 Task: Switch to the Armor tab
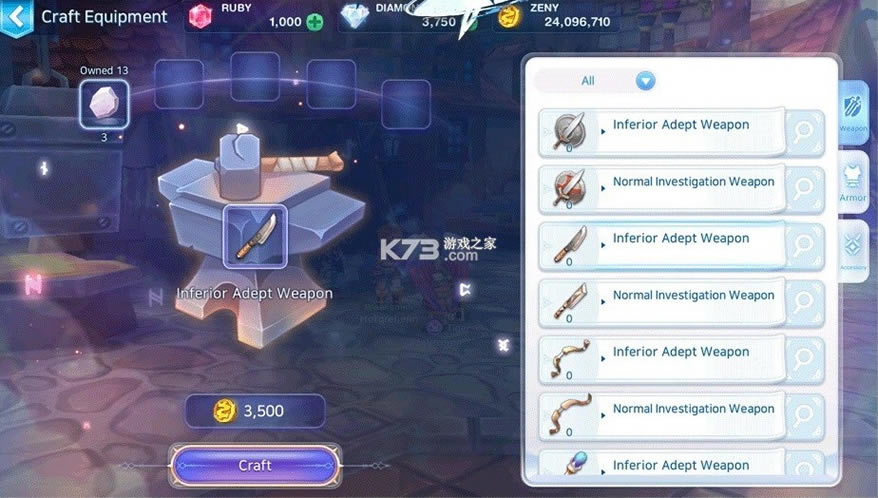[x=853, y=182]
